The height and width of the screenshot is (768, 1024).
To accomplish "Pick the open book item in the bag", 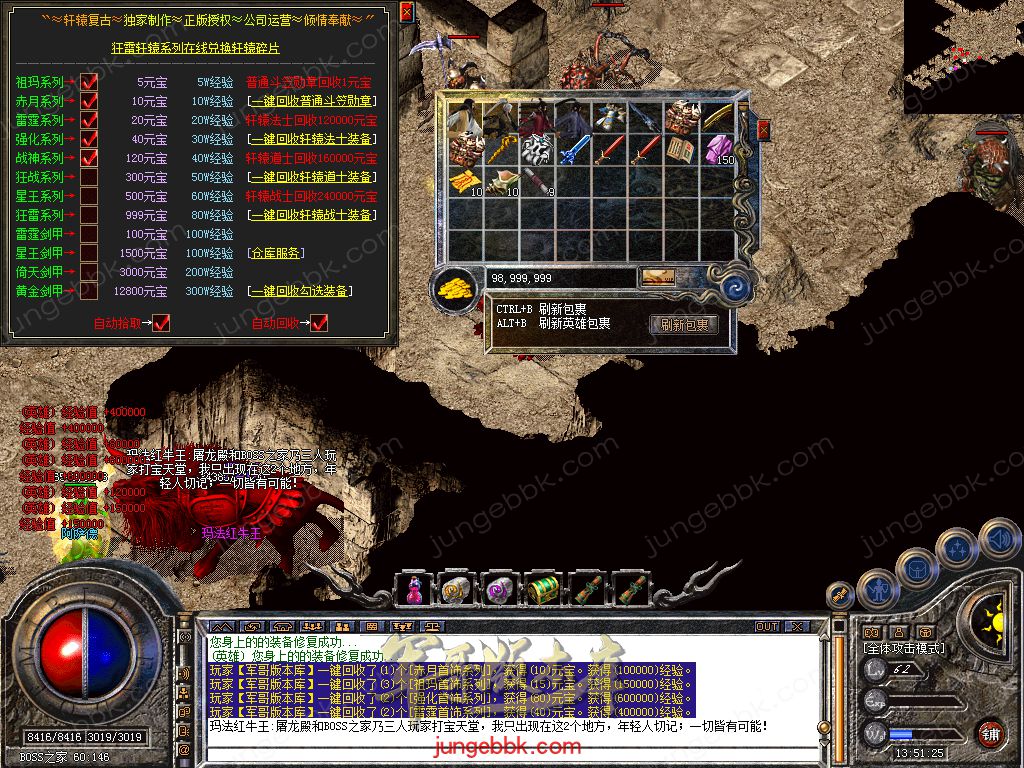I will [682, 150].
